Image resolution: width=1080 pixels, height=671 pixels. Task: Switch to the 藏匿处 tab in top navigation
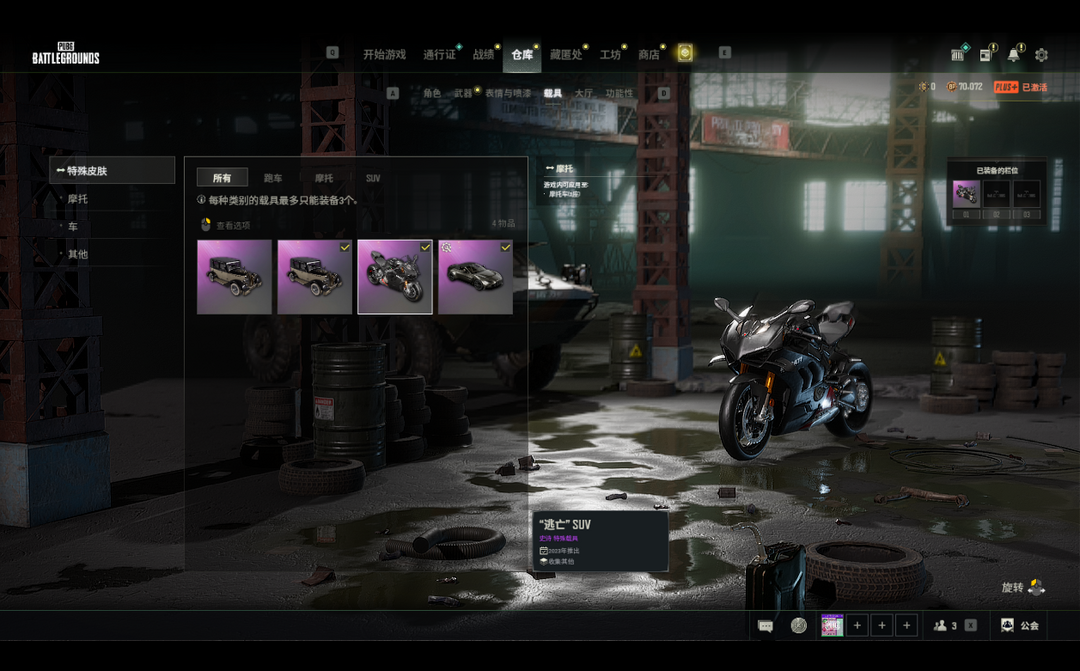(566, 54)
